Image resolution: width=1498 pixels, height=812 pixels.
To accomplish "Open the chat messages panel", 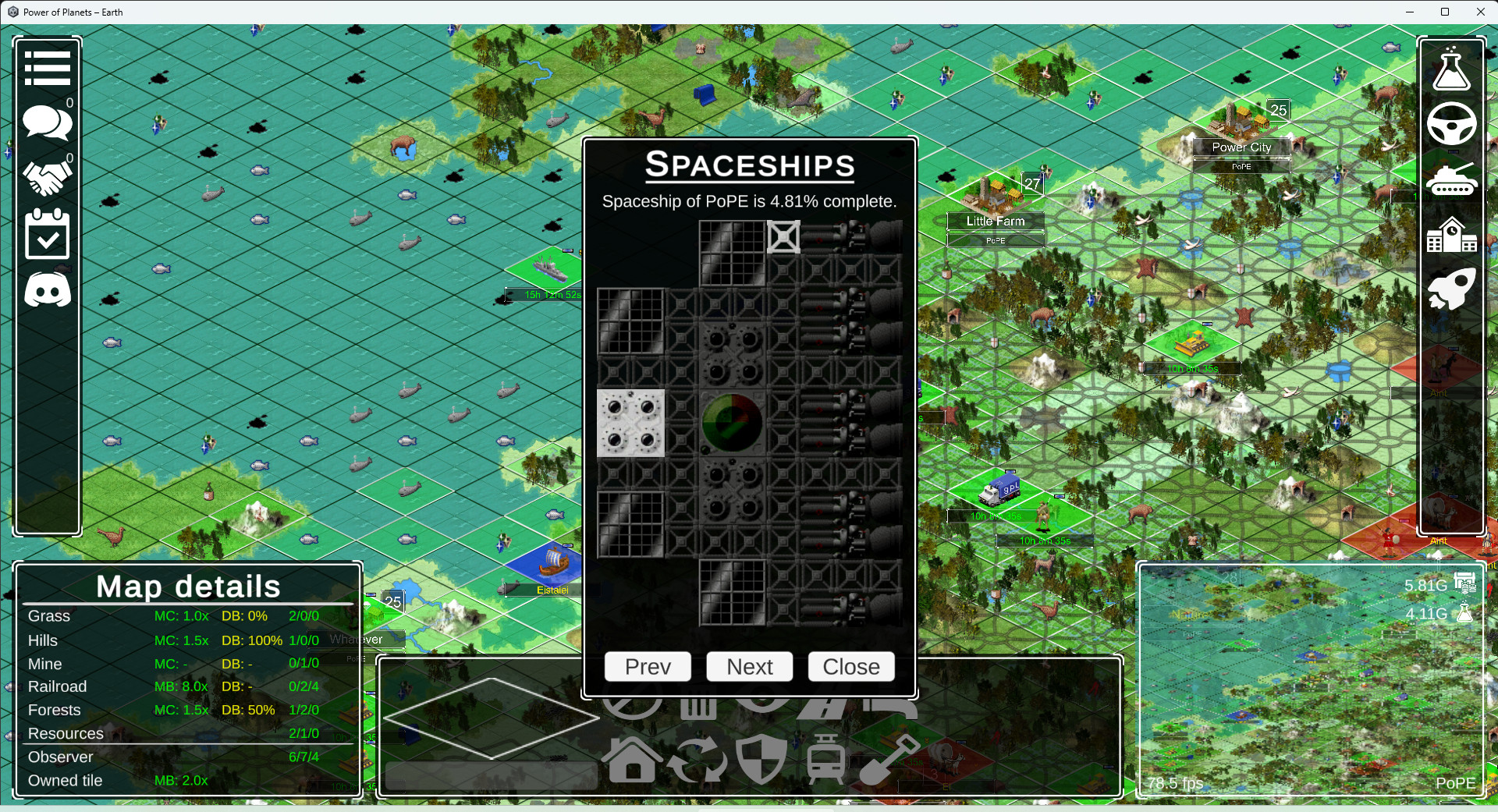I will coord(47,122).
